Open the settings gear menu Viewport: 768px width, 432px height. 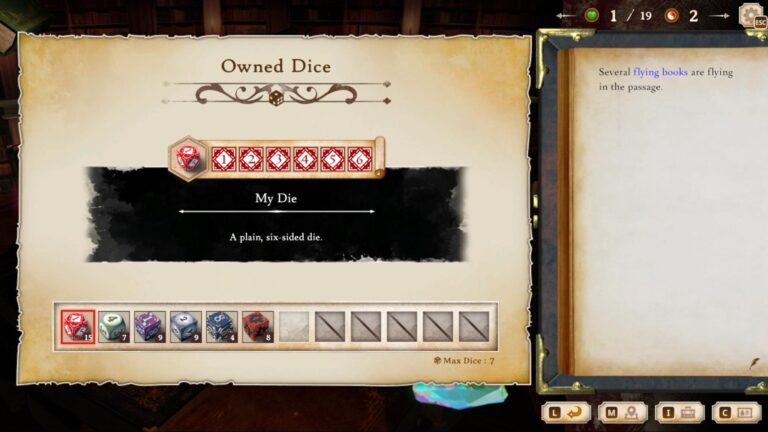(751, 16)
